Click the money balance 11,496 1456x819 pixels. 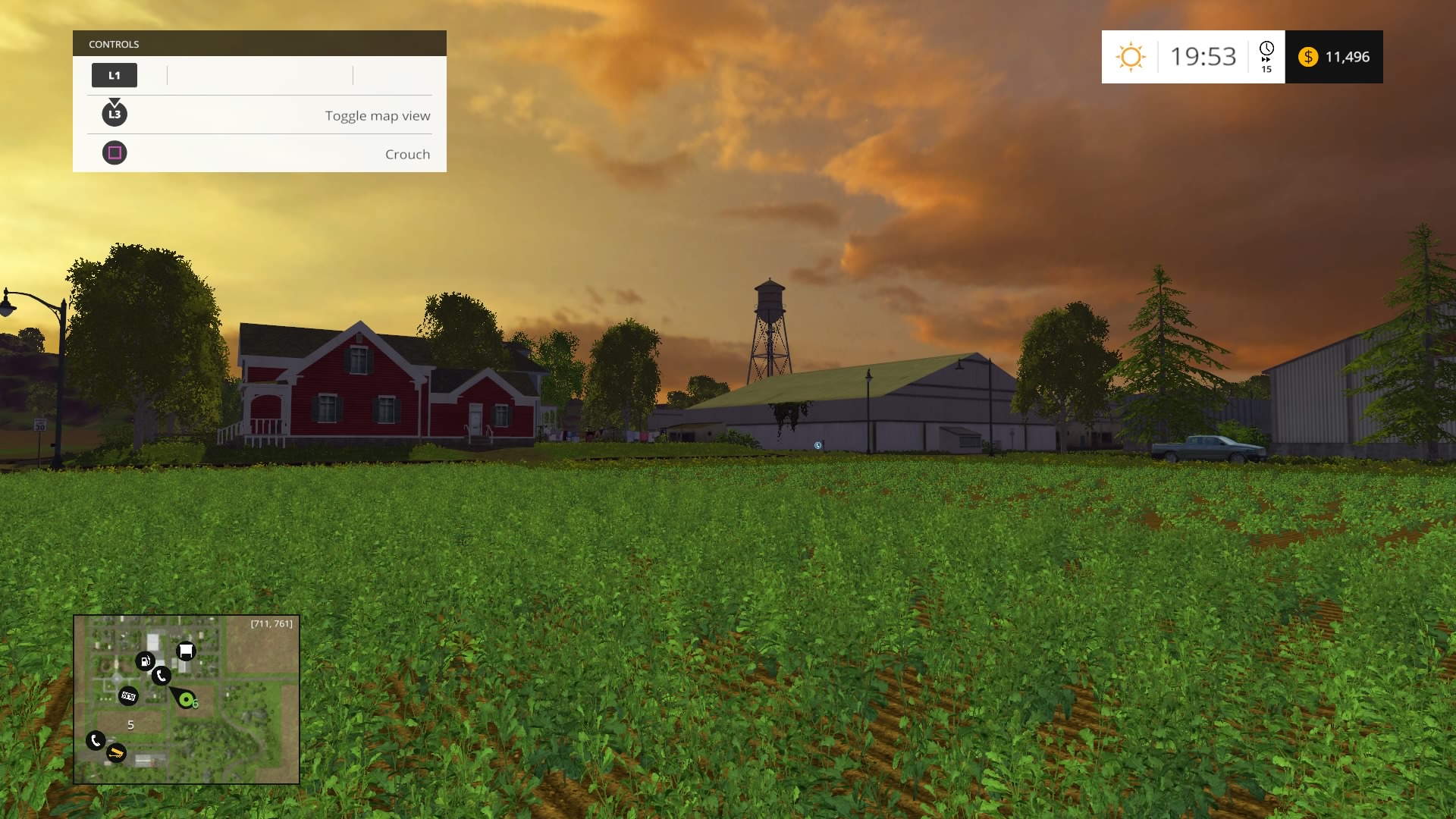(x=1348, y=56)
